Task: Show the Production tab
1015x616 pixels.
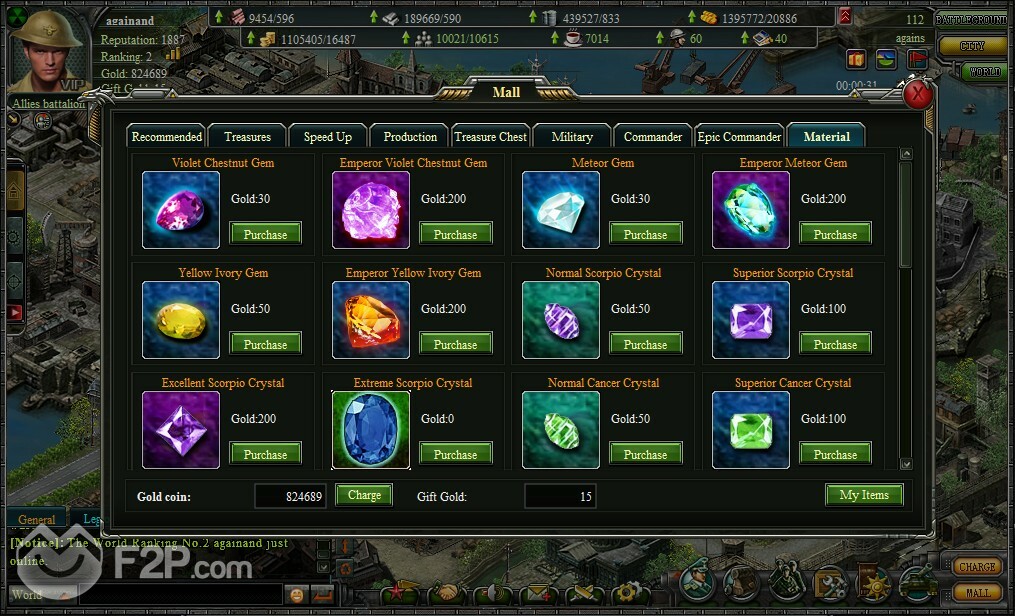Action: point(410,137)
